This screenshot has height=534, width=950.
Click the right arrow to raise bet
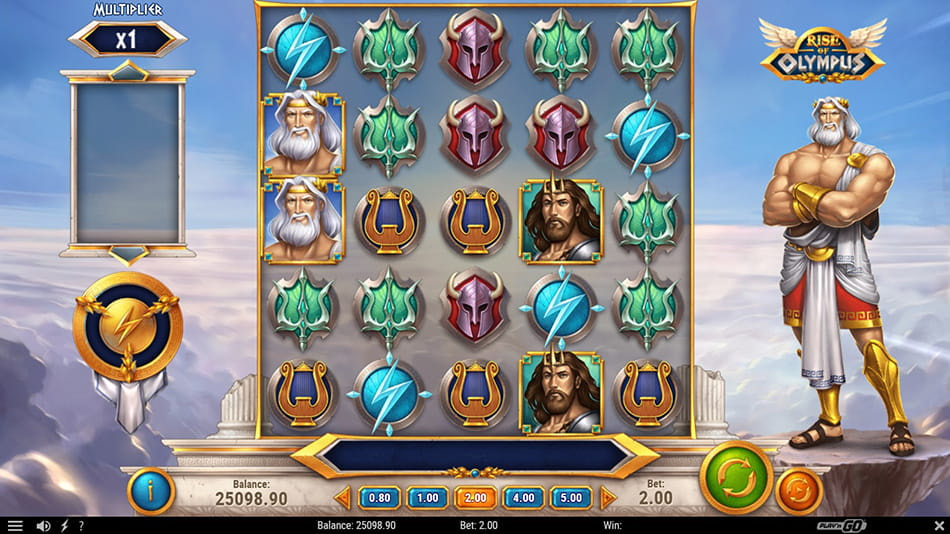tap(607, 497)
